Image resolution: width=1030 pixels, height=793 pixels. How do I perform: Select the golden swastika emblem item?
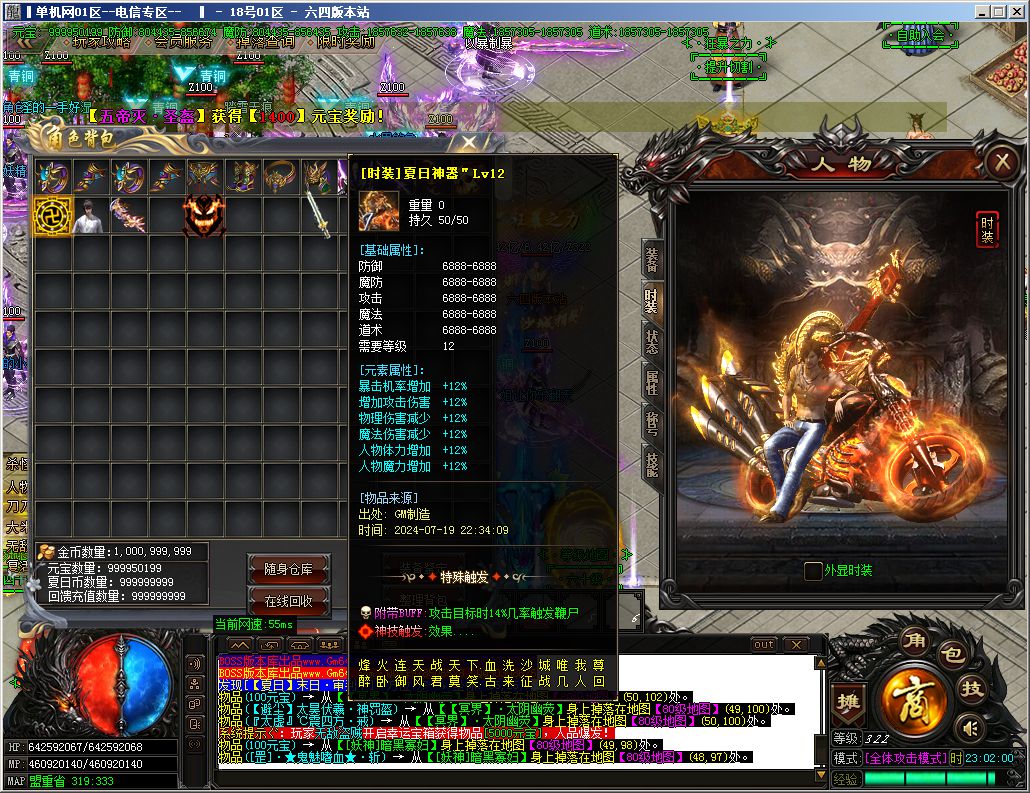52,215
